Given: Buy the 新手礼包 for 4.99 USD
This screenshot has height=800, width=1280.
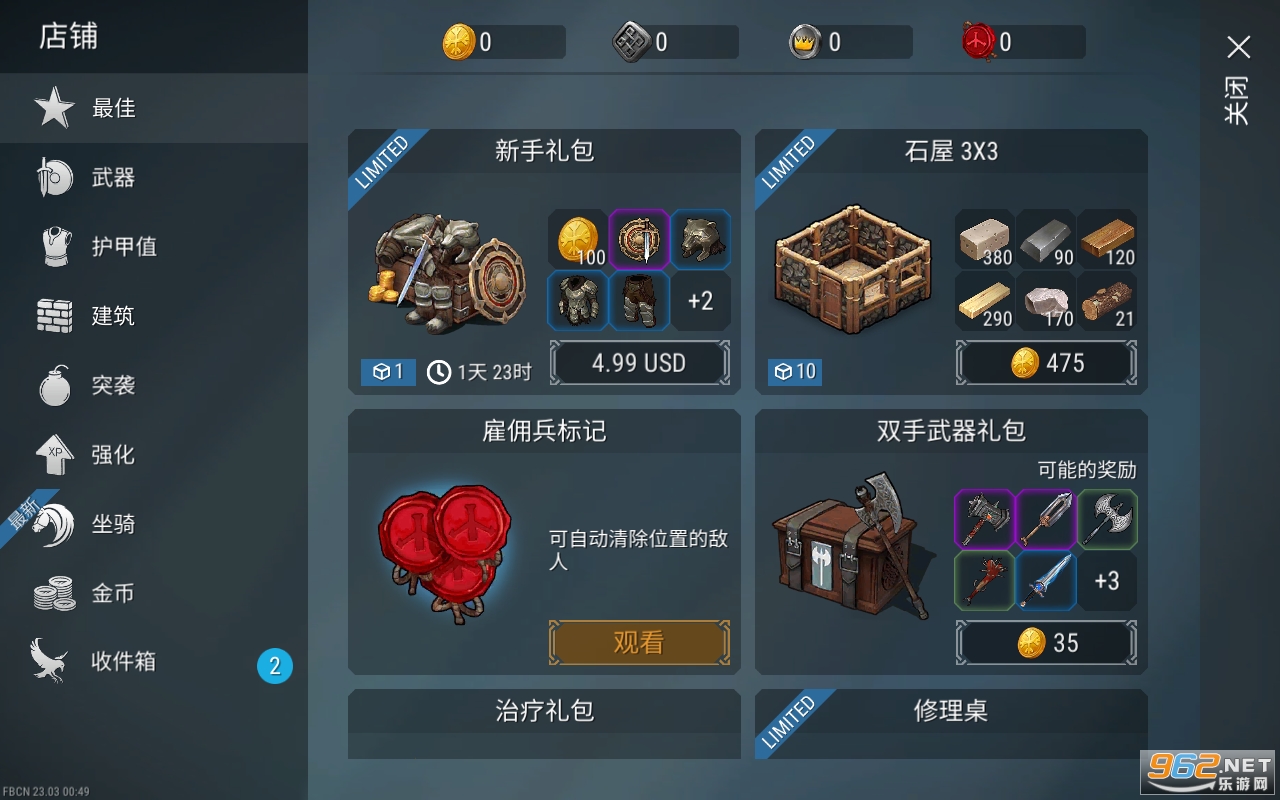Looking at the screenshot, I should [639, 363].
